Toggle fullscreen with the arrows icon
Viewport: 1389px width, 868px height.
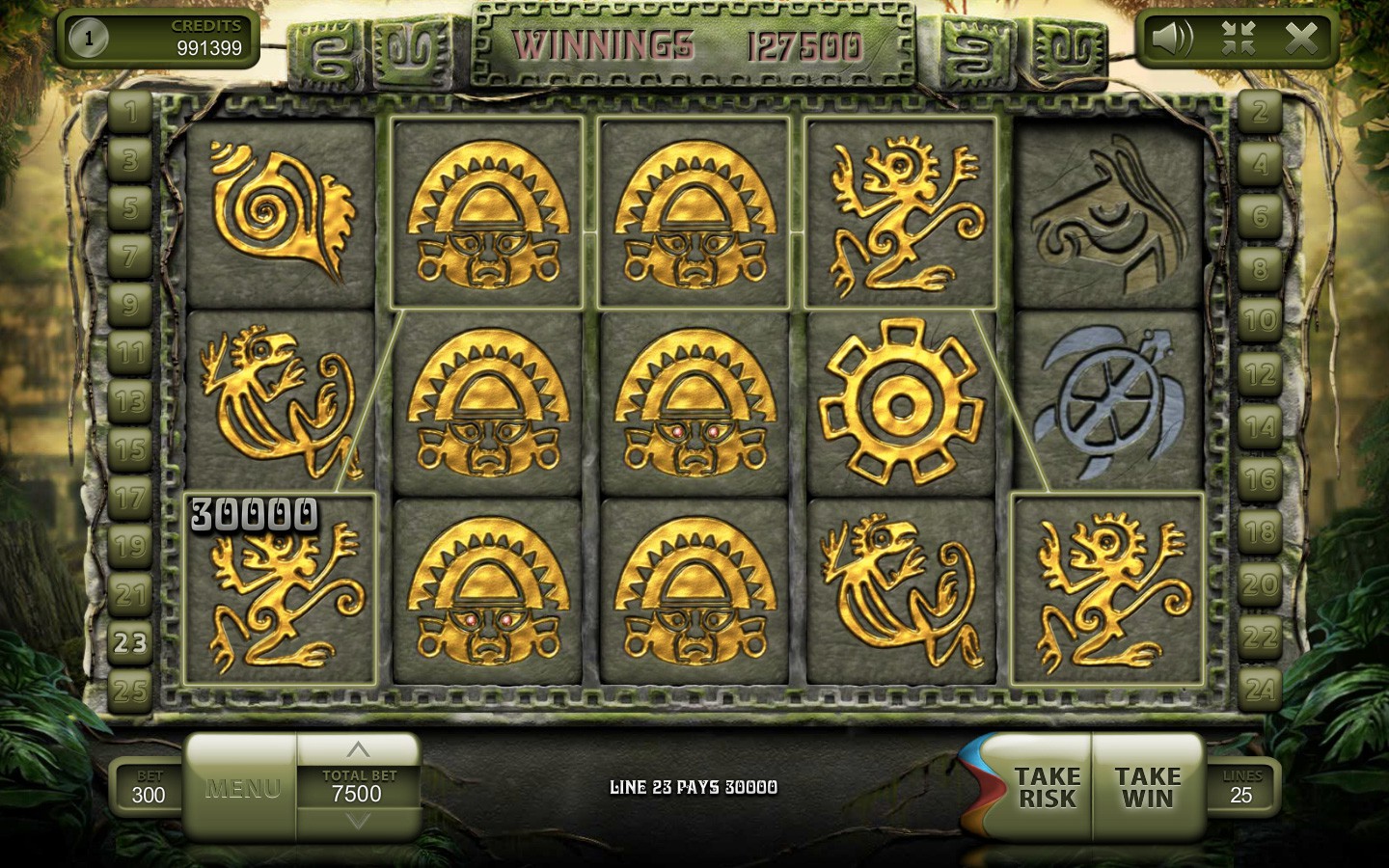point(1238,39)
